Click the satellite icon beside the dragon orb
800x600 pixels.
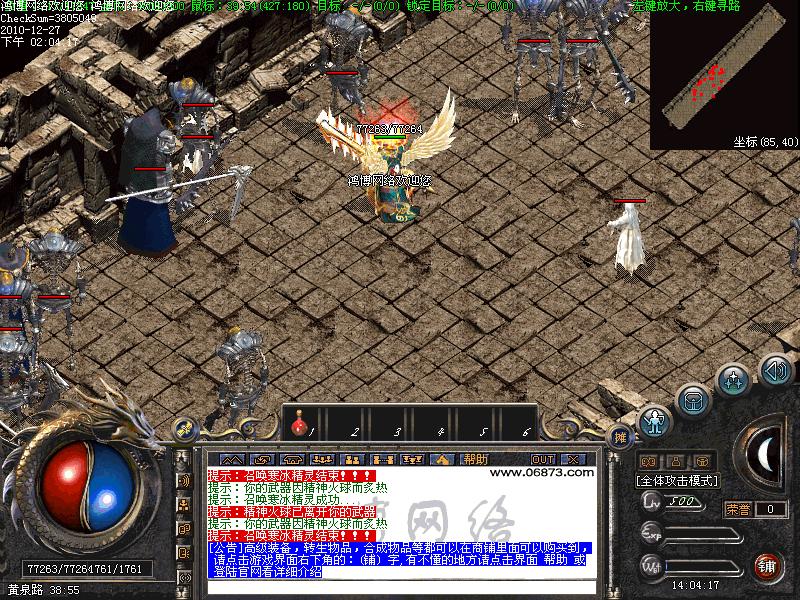tap(183, 429)
